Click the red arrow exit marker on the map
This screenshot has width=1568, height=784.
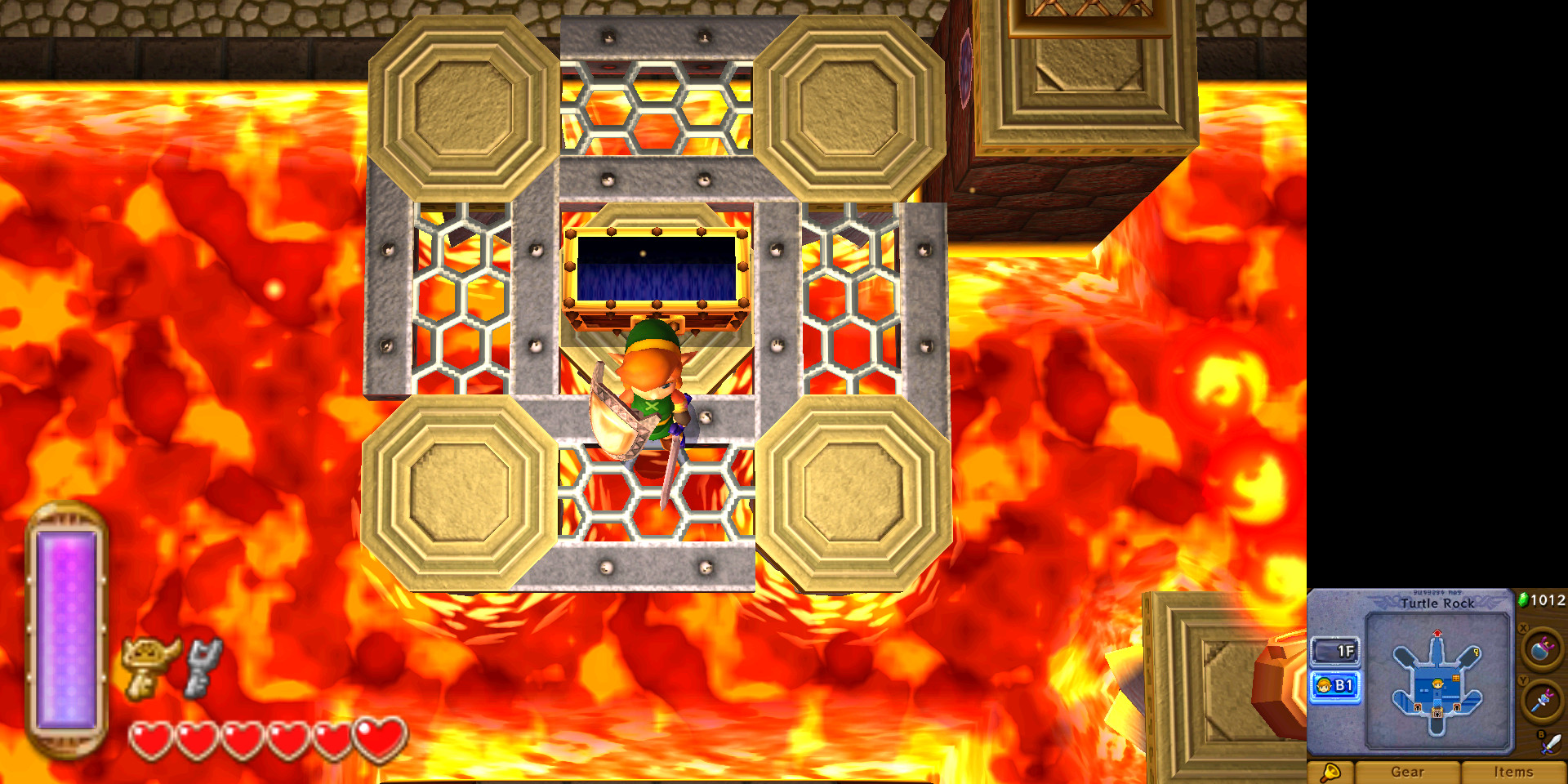1437,632
